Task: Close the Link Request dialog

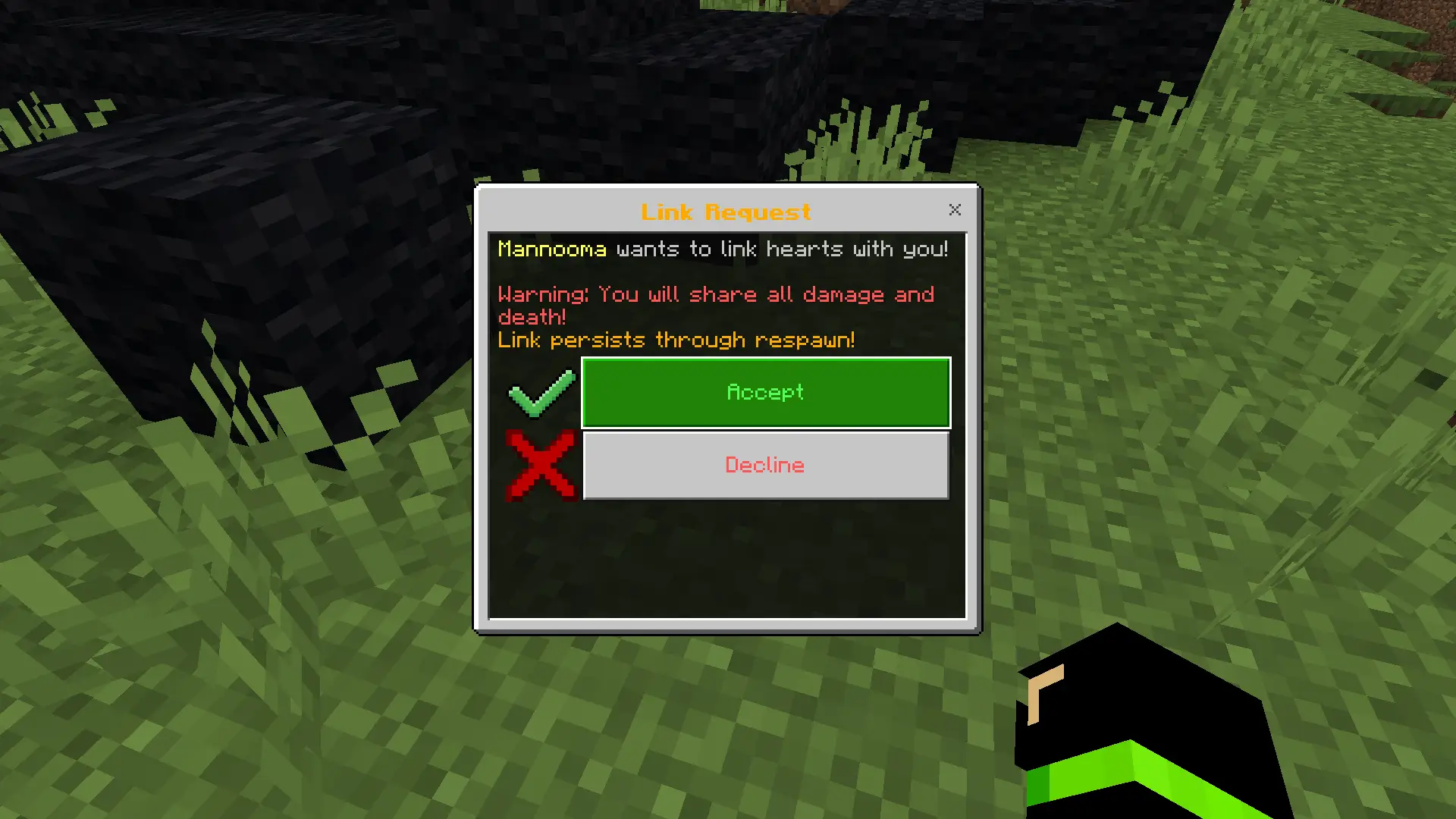Action: click(955, 210)
